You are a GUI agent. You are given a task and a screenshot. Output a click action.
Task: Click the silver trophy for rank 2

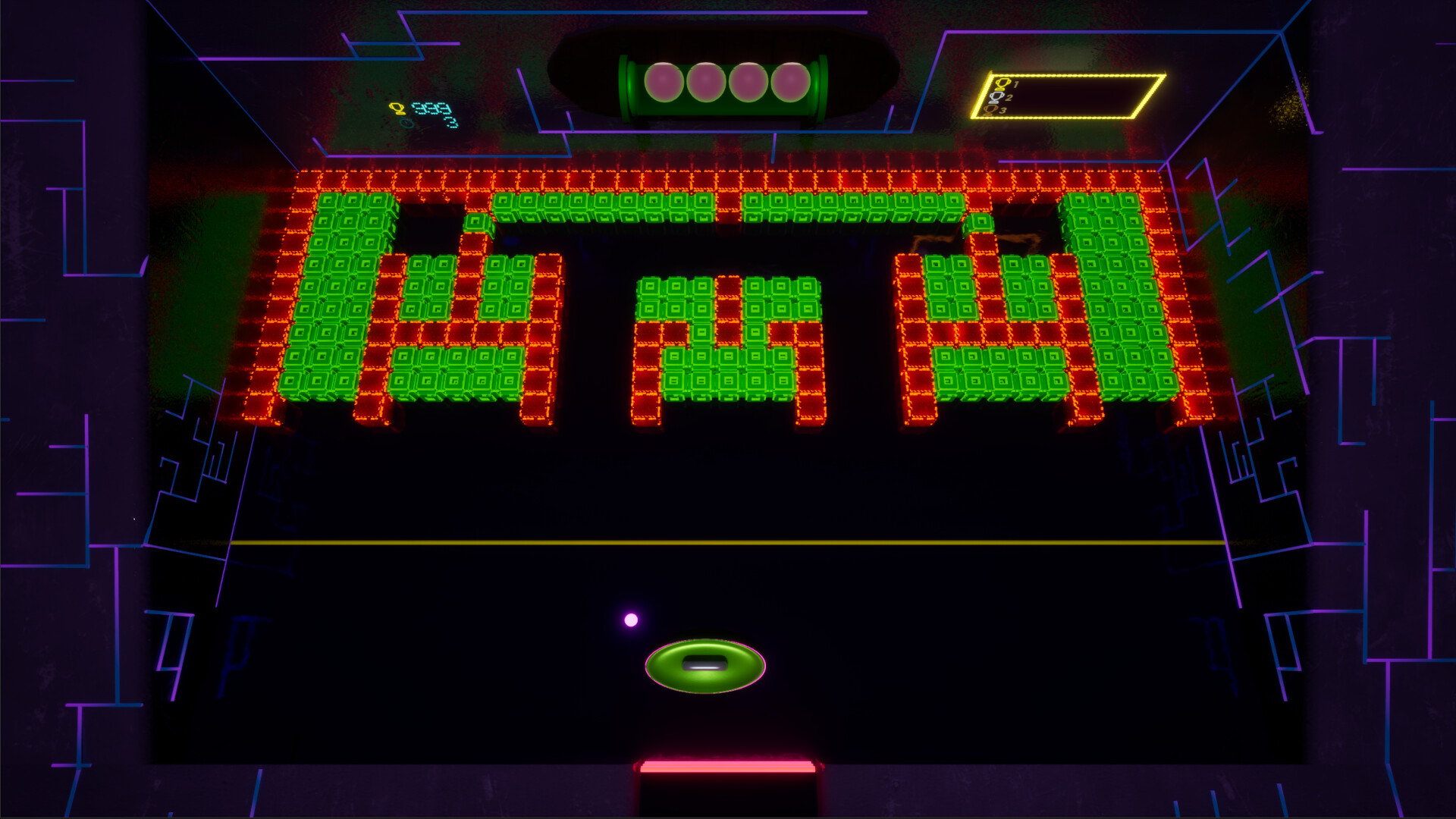(x=996, y=97)
